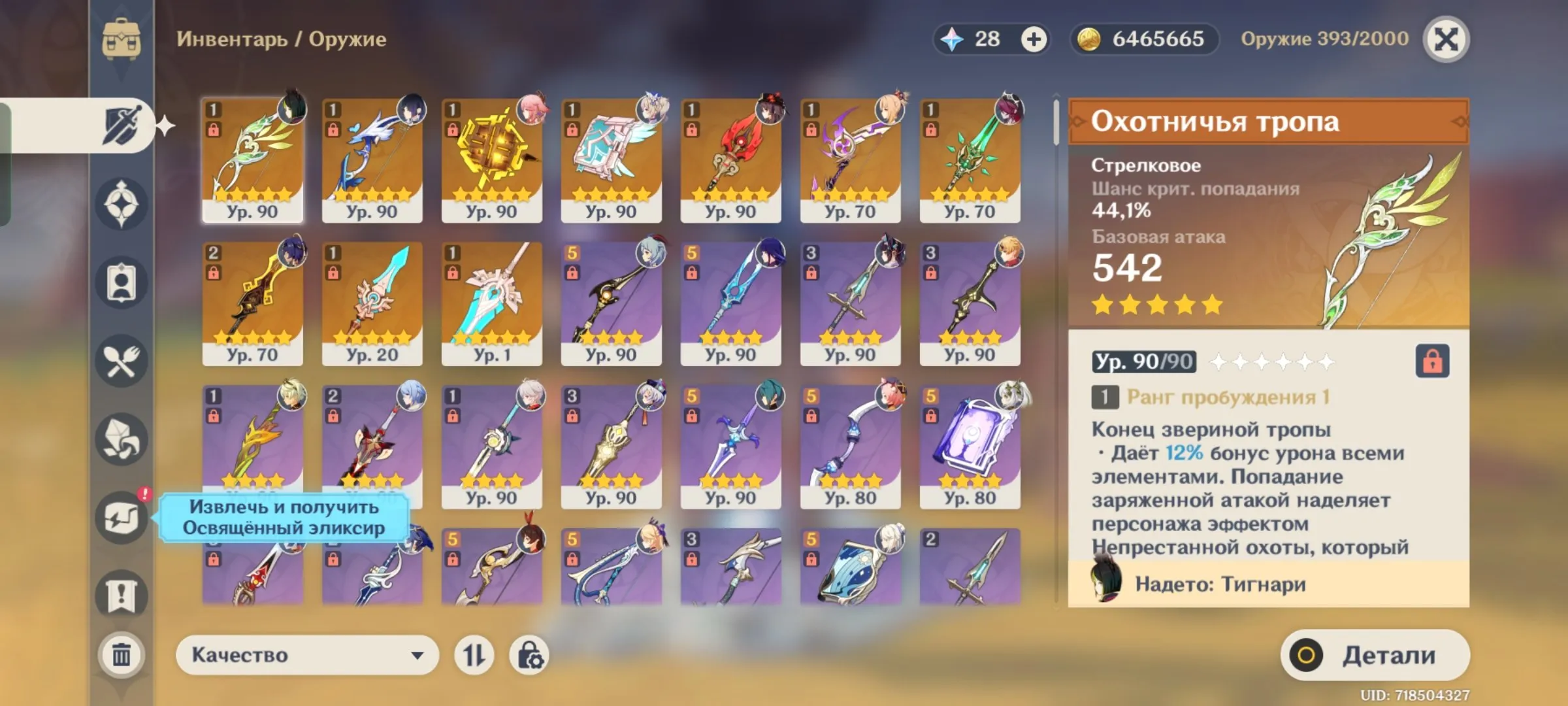Image resolution: width=1568 pixels, height=706 pixels.
Task: Close the inventory screen
Action: 1446,39
